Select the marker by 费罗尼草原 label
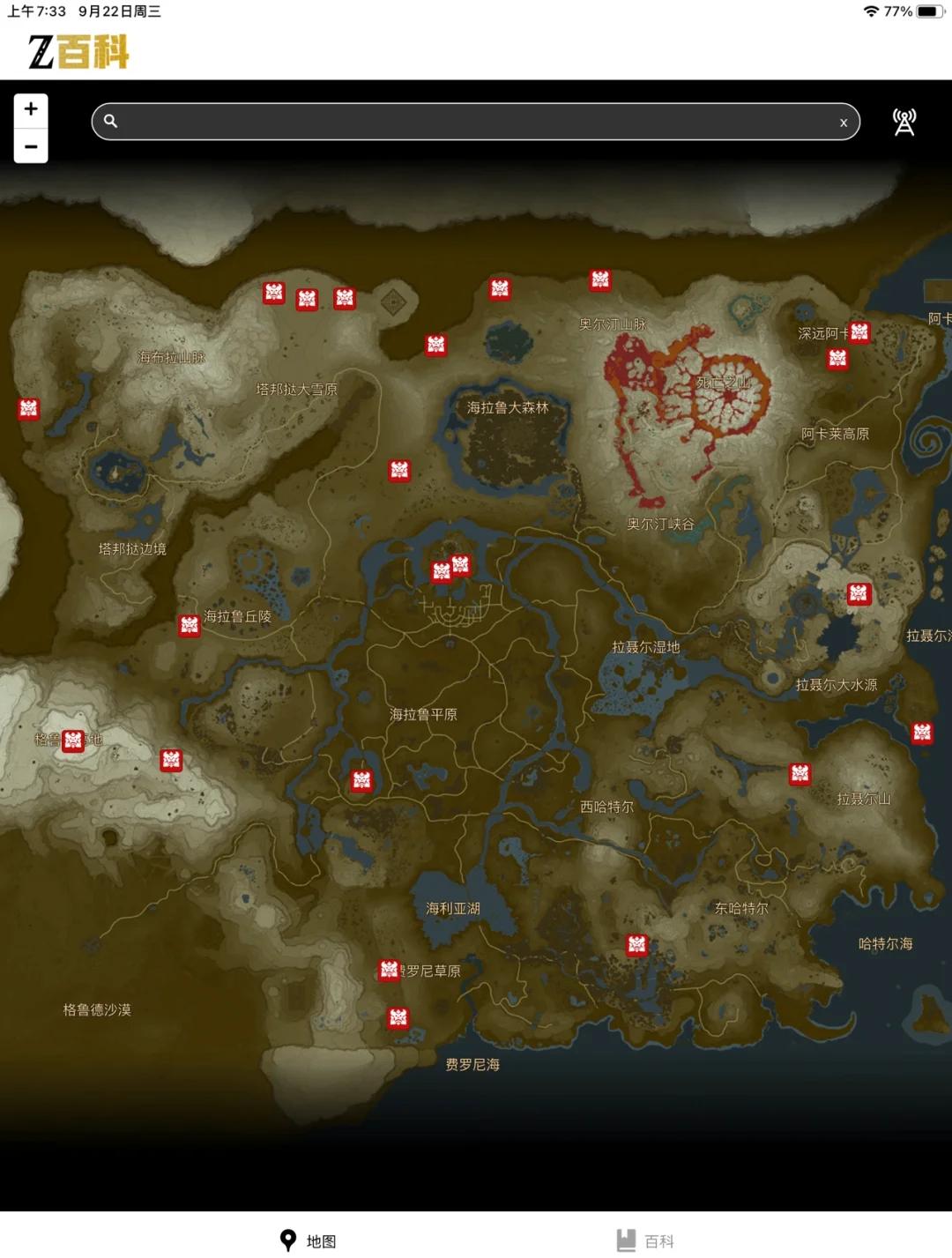This screenshot has width=952, height=1258. pos(389,970)
